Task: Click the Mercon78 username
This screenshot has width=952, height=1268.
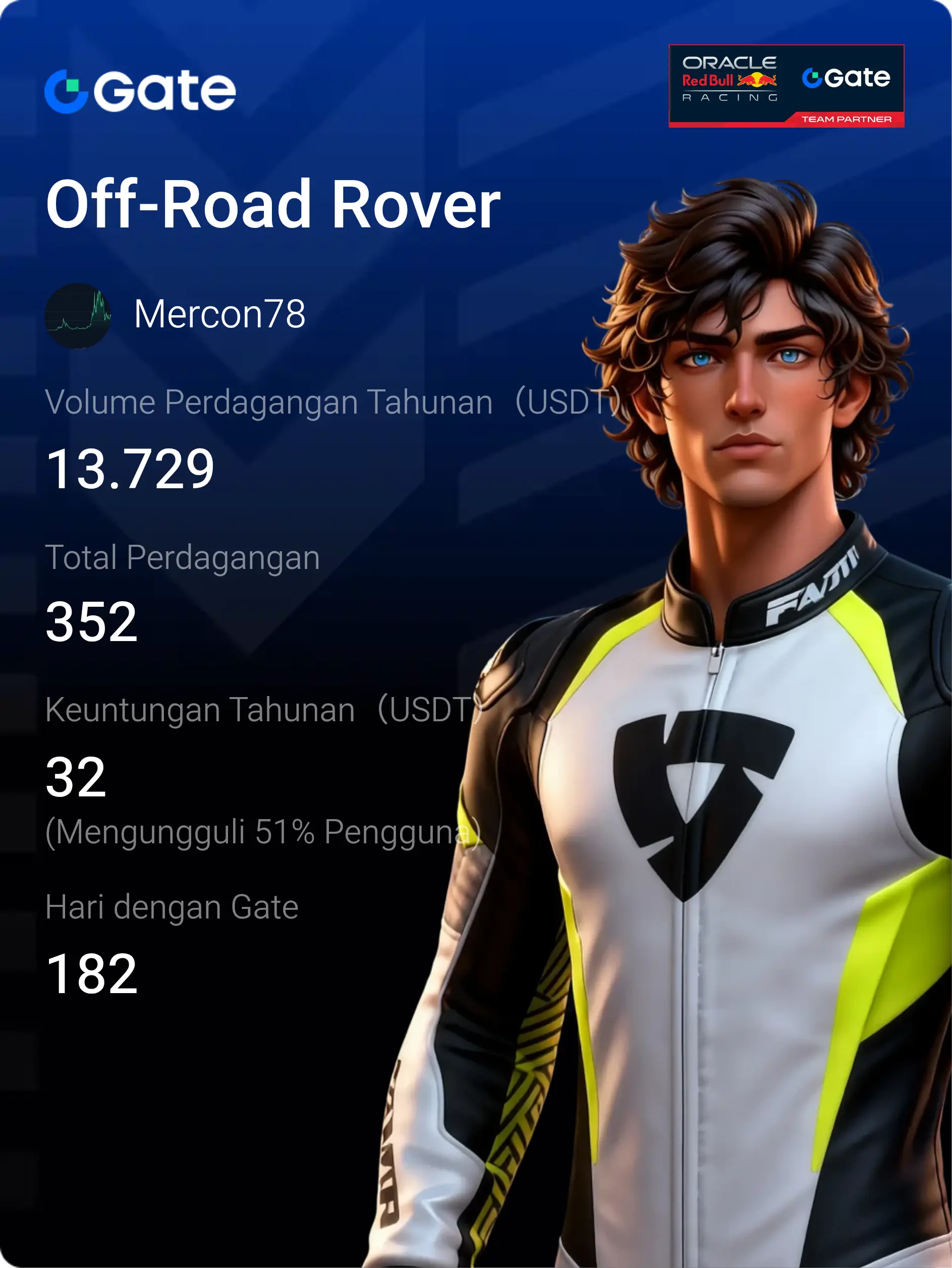Action: pyautogui.click(x=219, y=314)
